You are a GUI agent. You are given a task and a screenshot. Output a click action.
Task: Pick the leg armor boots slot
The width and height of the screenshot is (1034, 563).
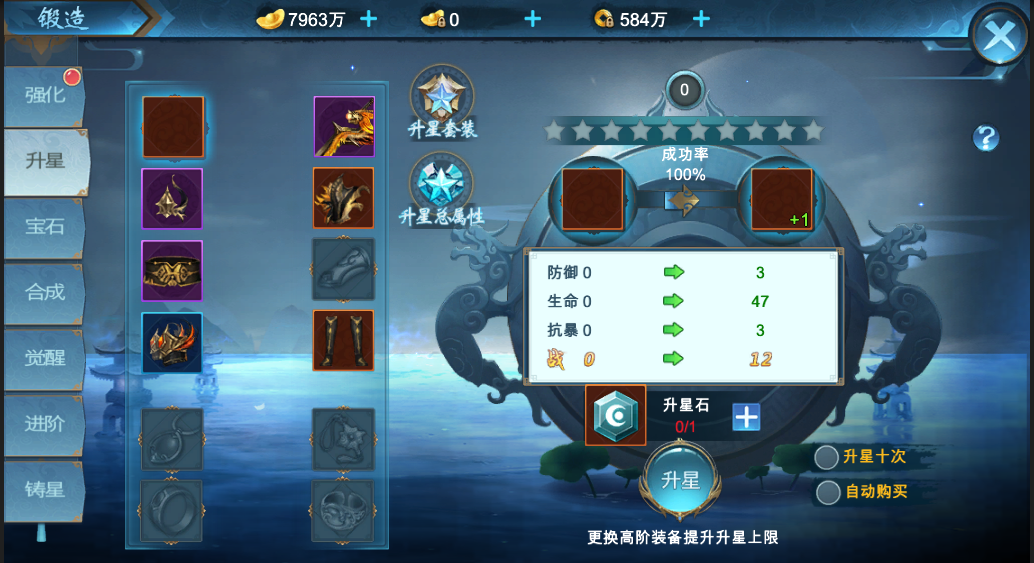click(343, 340)
